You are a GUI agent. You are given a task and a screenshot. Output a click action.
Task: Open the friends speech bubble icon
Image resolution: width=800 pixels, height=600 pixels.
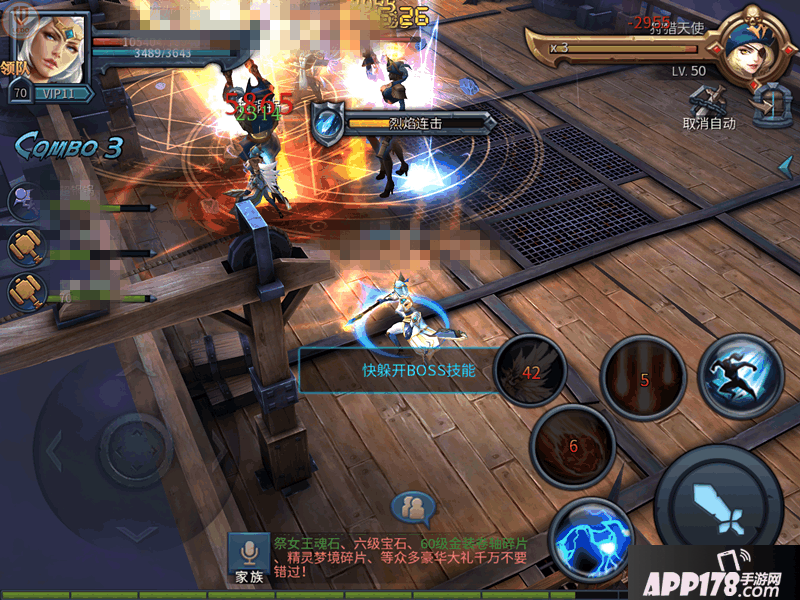coord(412,508)
